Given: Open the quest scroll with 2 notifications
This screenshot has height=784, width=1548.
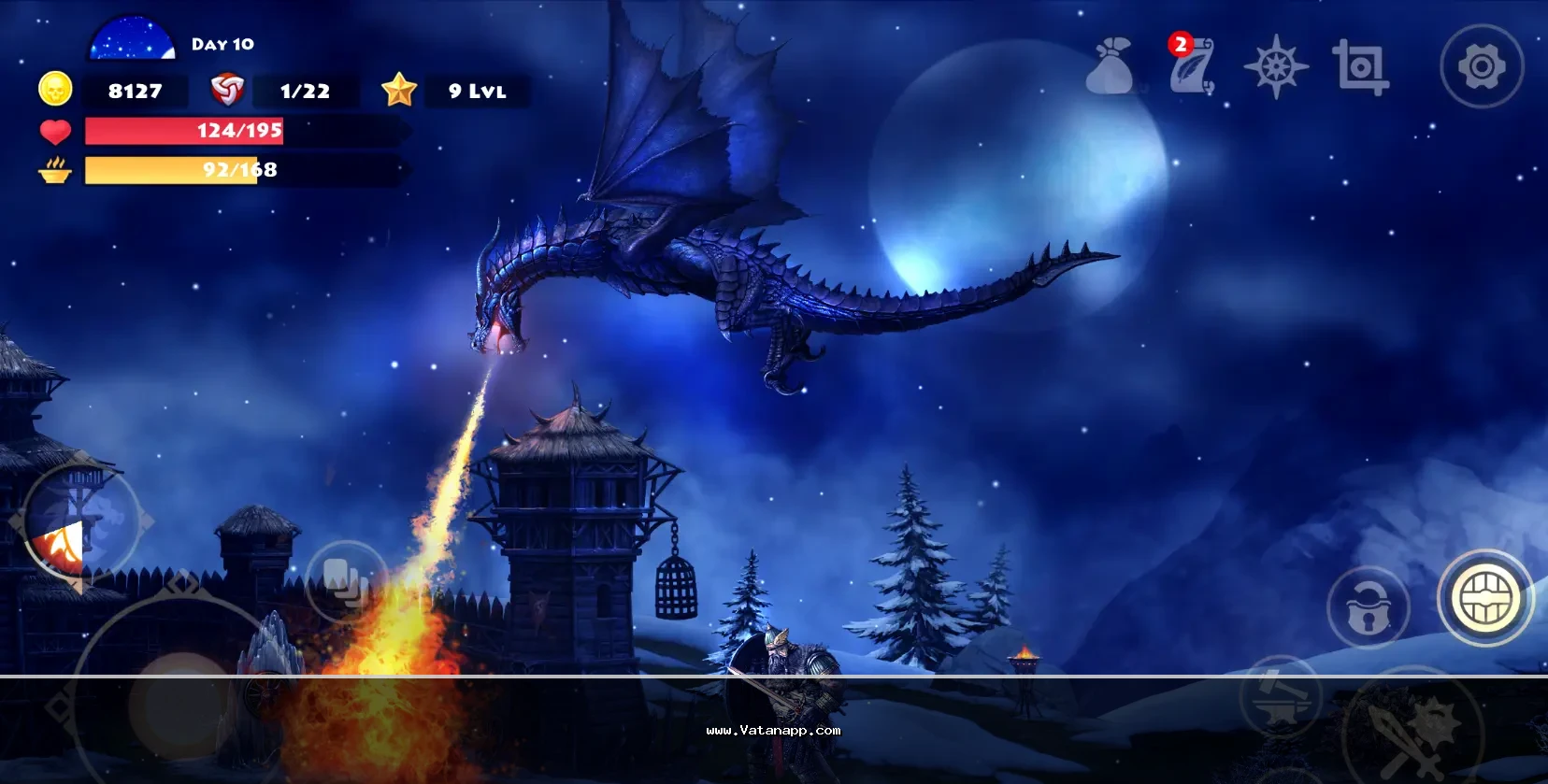Looking at the screenshot, I should click(1191, 65).
